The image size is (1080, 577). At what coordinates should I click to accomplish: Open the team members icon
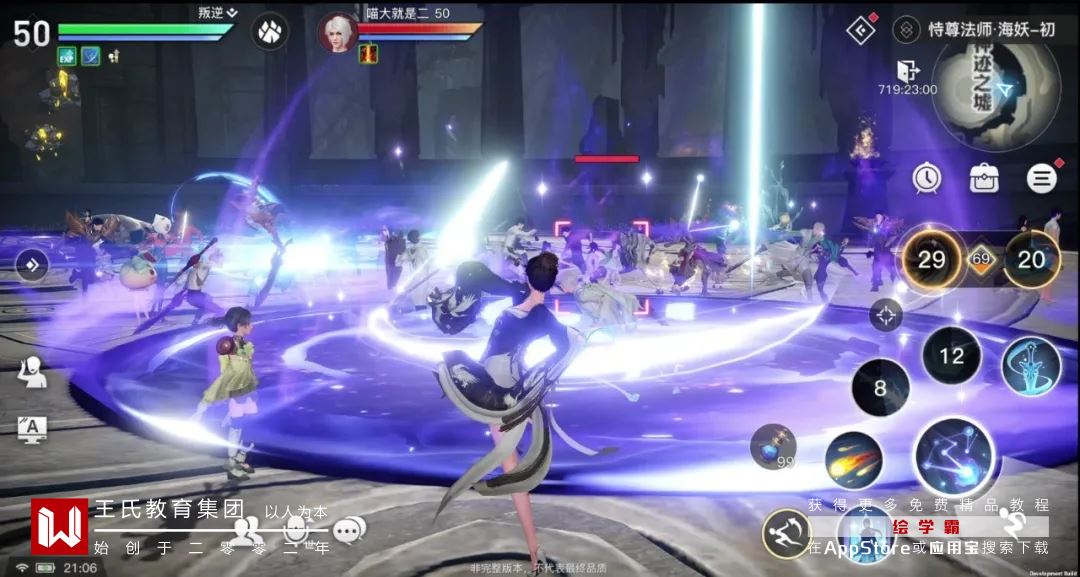[247, 530]
